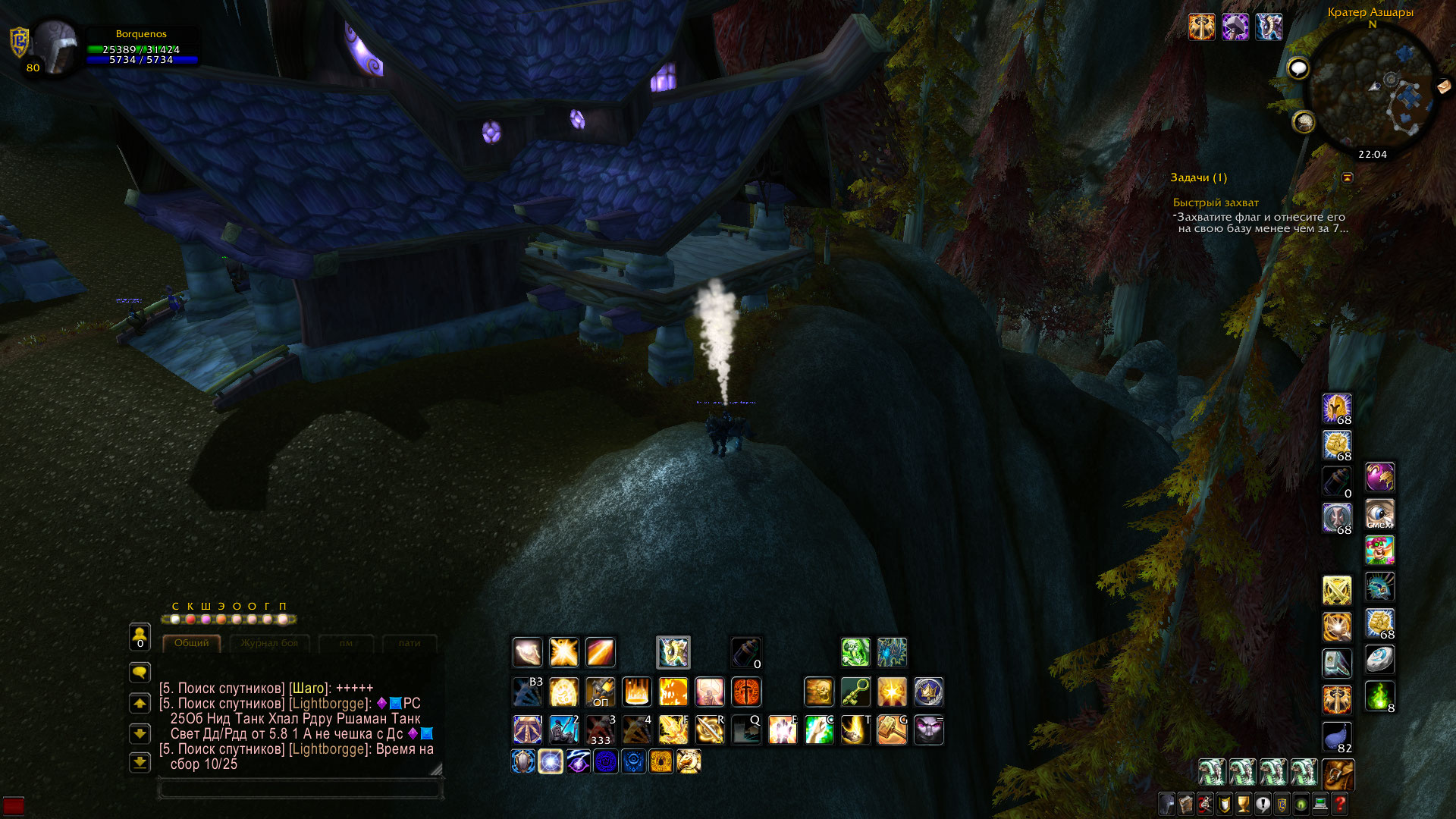1456x819 pixels.
Task: Switch to the Общий chat tab
Action: 191,643
